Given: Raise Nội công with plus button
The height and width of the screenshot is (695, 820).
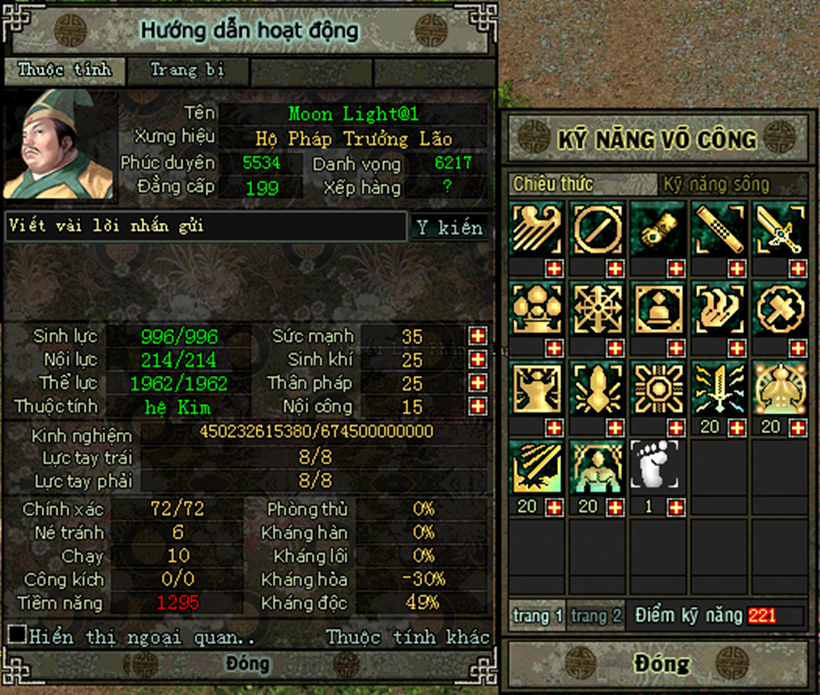Looking at the screenshot, I should [478, 407].
